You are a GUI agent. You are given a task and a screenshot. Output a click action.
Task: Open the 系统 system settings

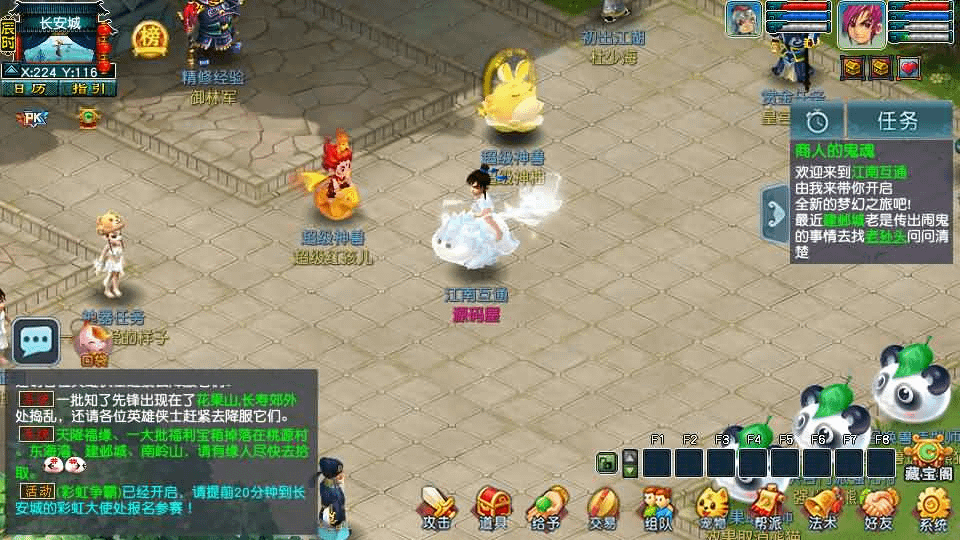pos(933,507)
